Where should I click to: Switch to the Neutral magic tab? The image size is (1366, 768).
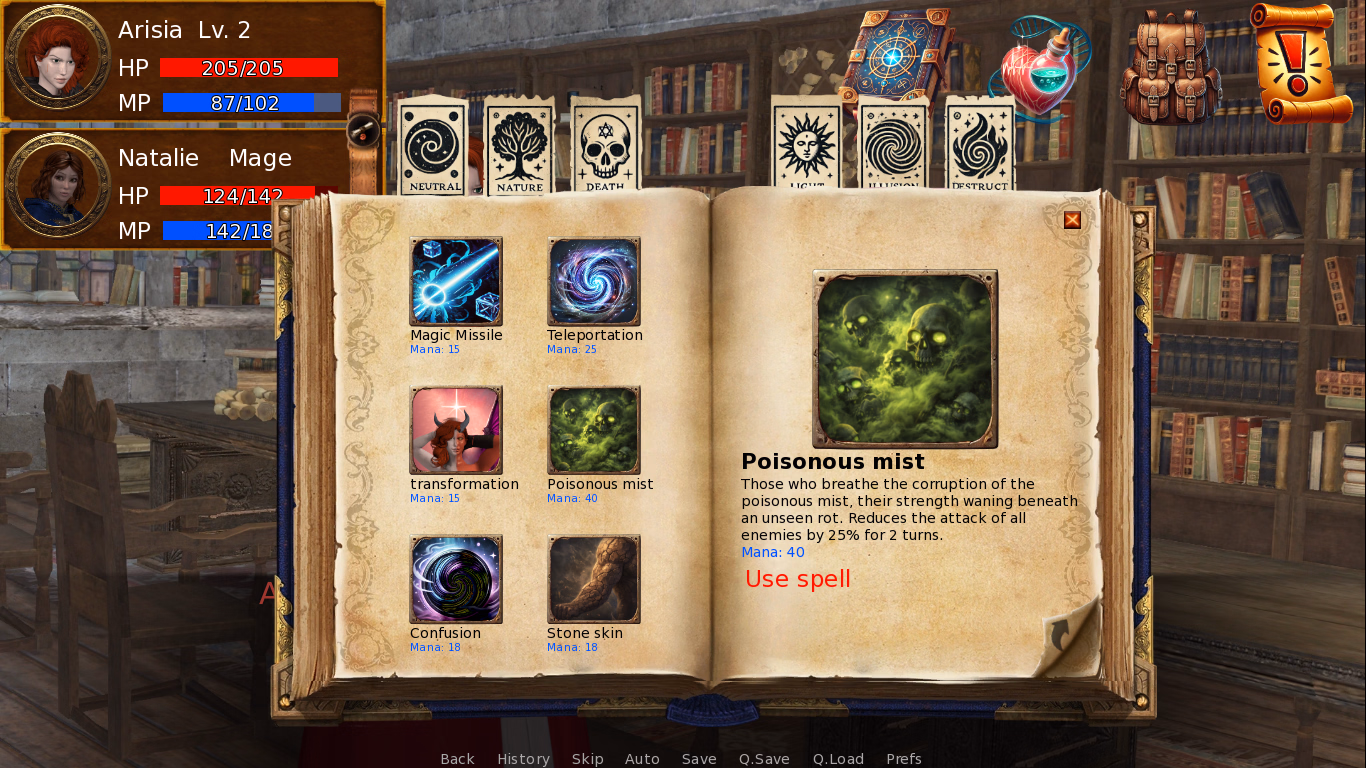tap(433, 147)
